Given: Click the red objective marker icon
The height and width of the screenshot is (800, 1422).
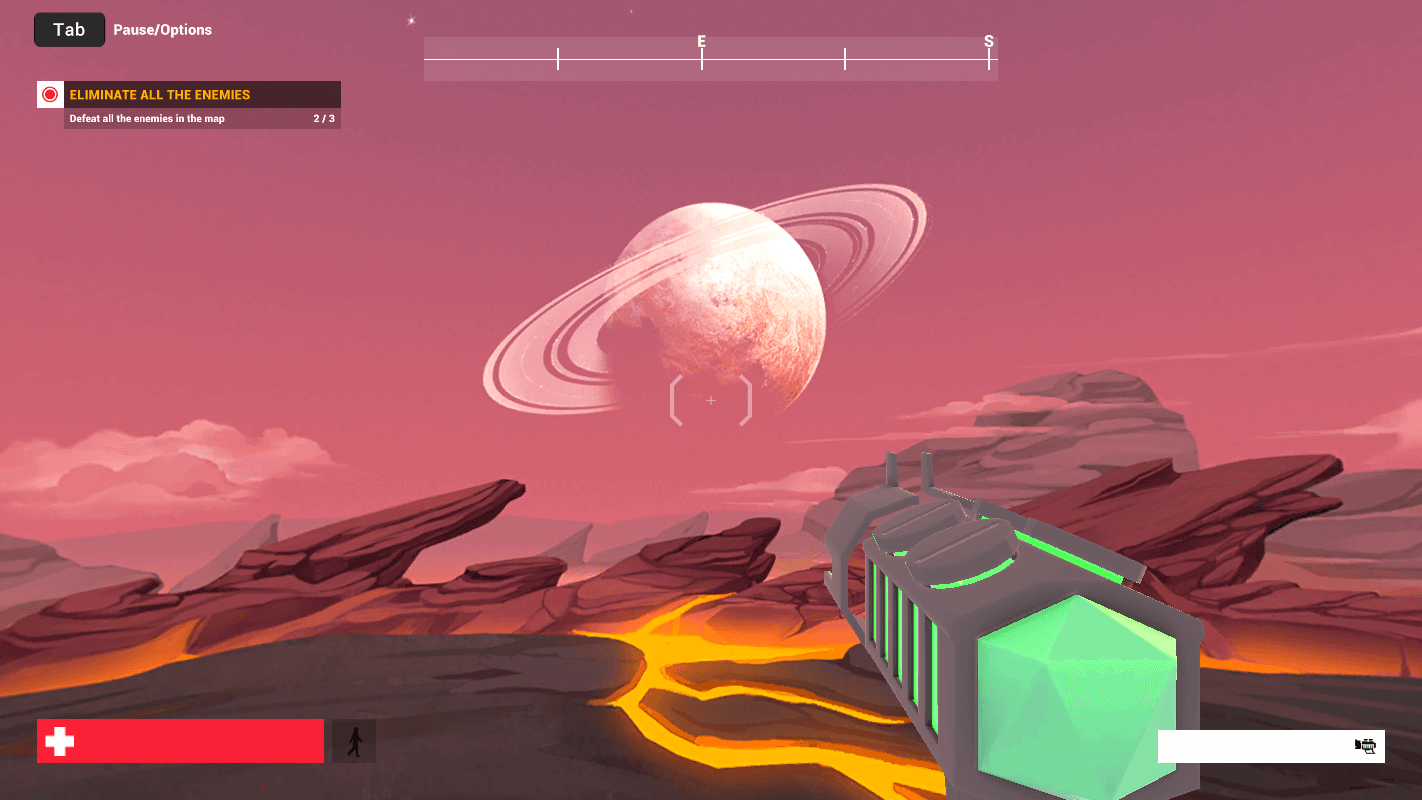Looking at the screenshot, I should point(50,95).
